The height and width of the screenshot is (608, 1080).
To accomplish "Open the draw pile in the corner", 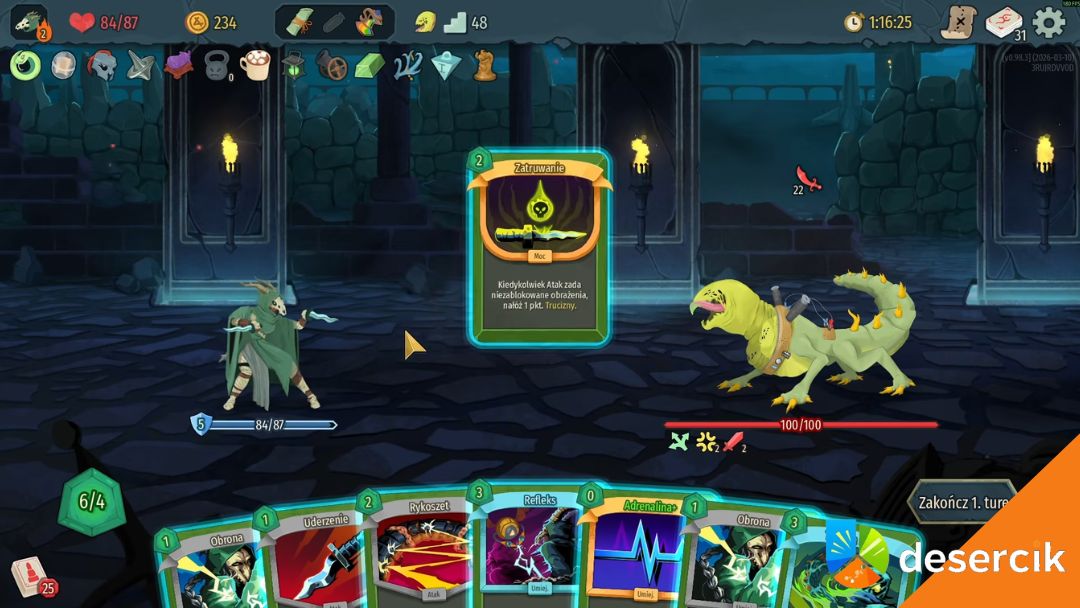I will coord(30,577).
